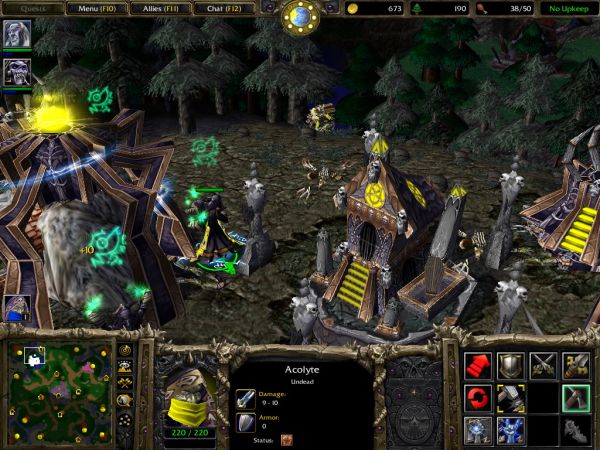Click the minimap signal ping button
The height and width of the screenshot is (450, 600).
(125, 351)
